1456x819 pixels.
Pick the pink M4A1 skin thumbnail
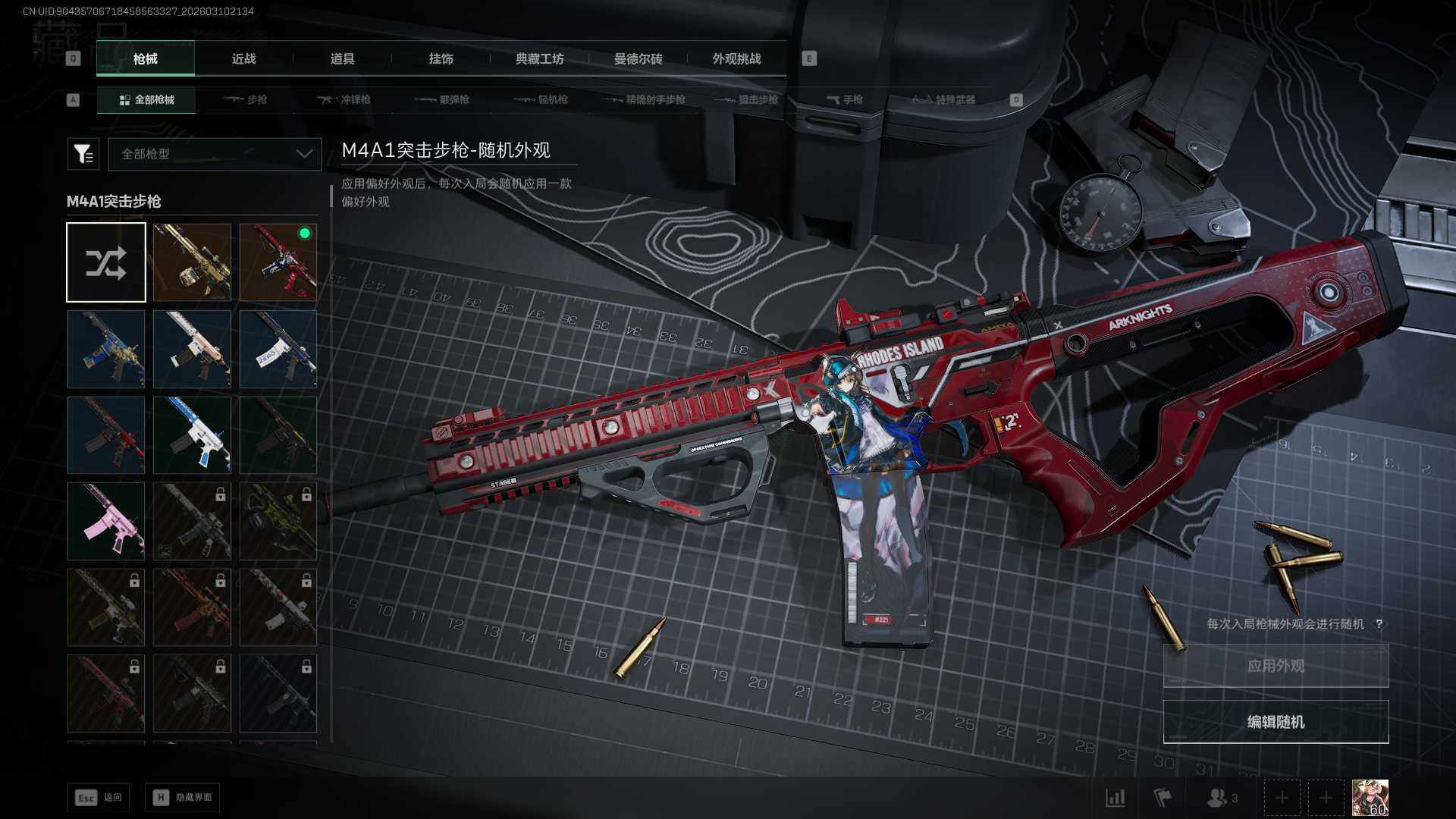coord(106,522)
